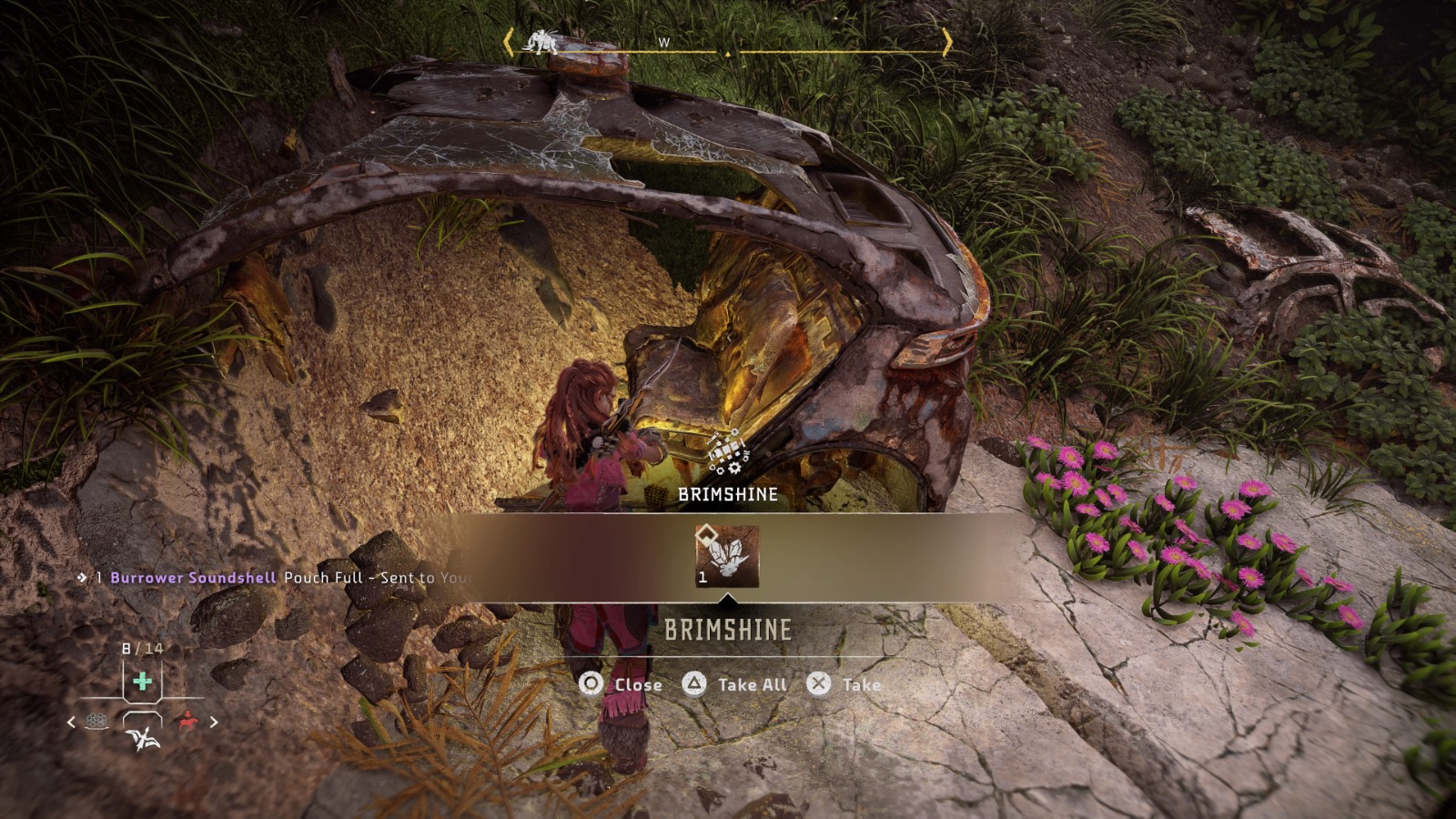Expand the left chevron of the tool selector
The image size is (1456, 819).
click(x=71, y=722)
